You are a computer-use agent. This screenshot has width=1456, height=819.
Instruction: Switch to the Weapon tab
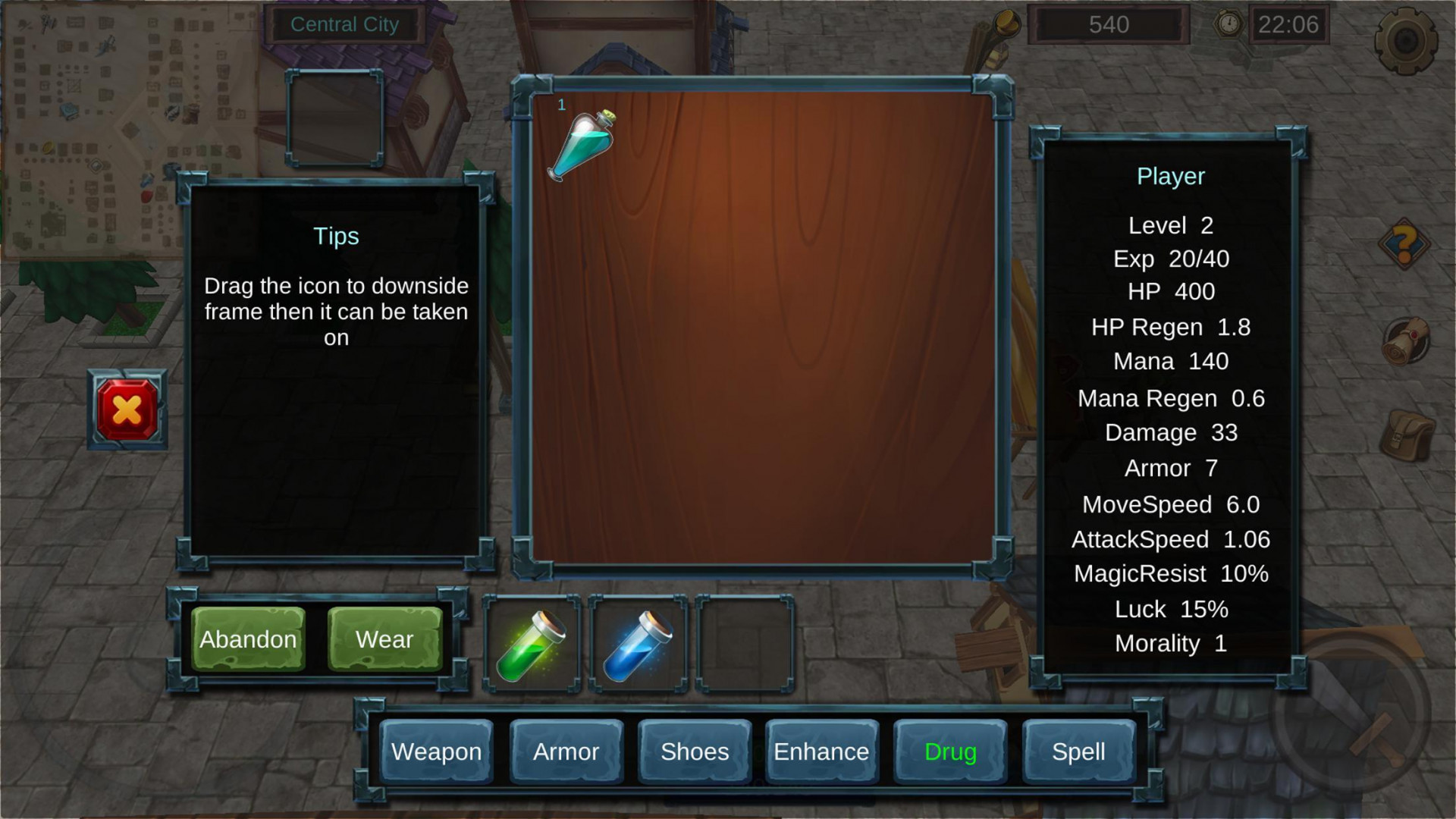pos(436,752)
